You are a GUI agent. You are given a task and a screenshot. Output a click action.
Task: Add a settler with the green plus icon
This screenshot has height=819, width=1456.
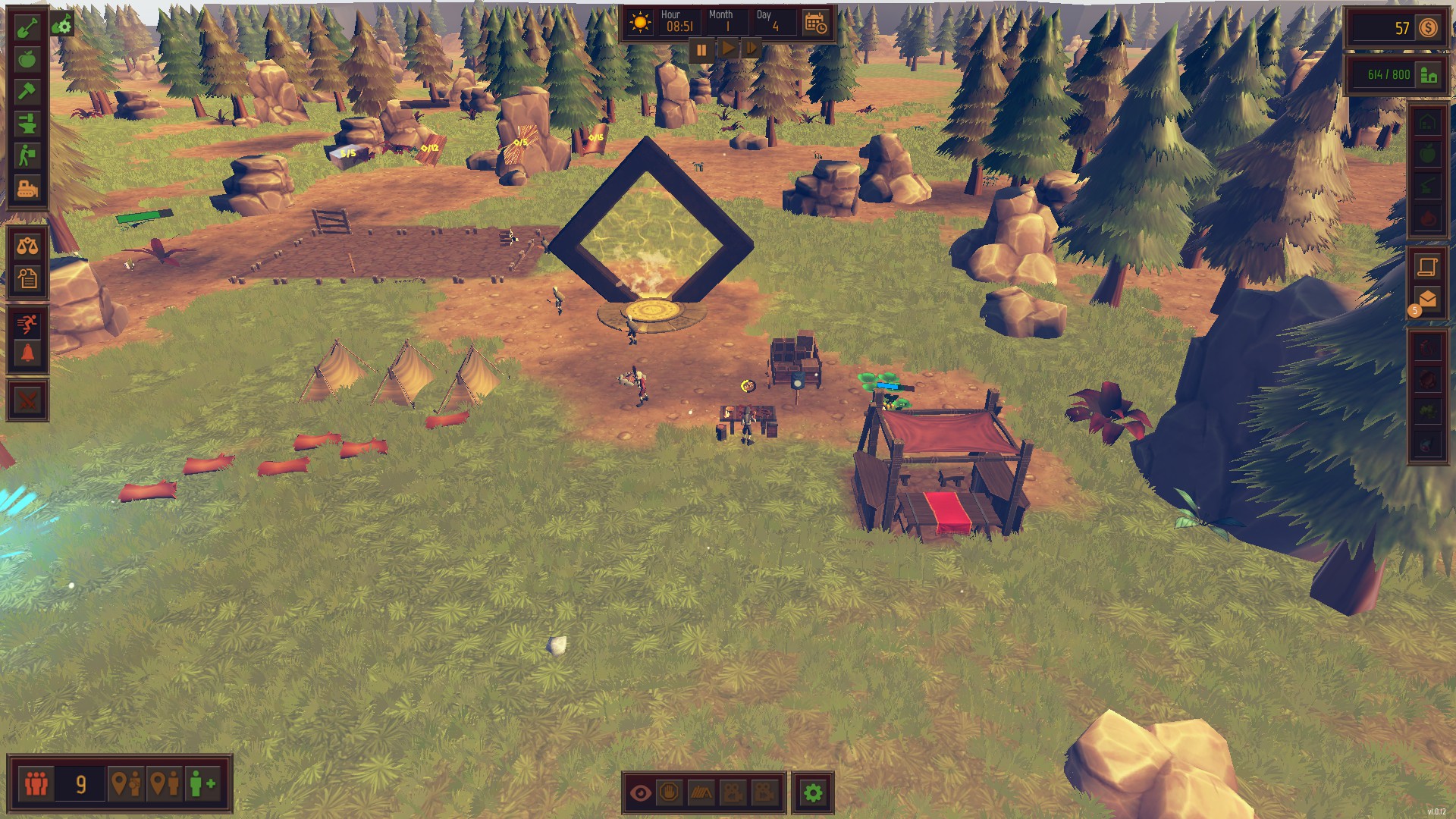202,783
